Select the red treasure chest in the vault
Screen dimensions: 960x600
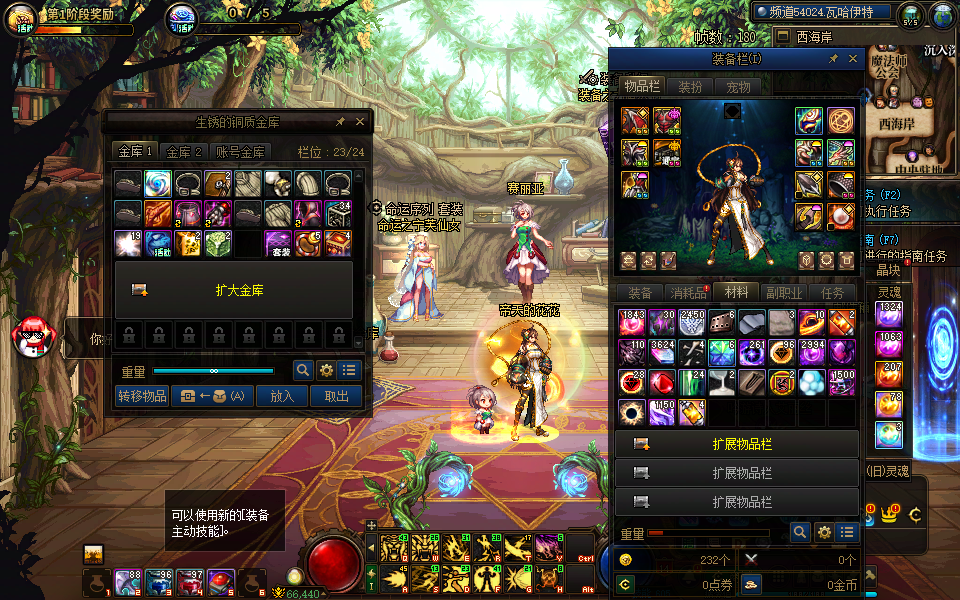pos(338,243)
